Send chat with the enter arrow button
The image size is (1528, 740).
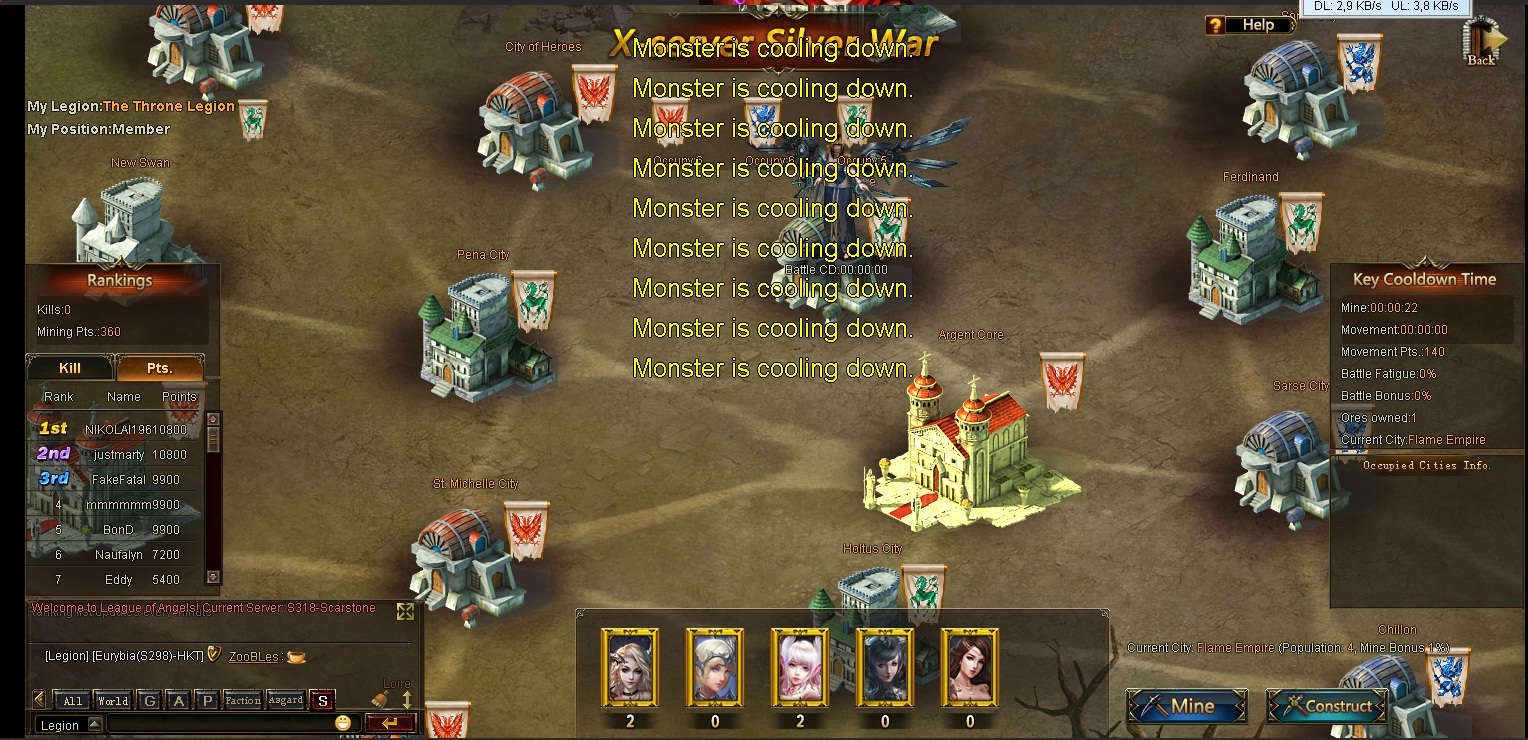389,724
